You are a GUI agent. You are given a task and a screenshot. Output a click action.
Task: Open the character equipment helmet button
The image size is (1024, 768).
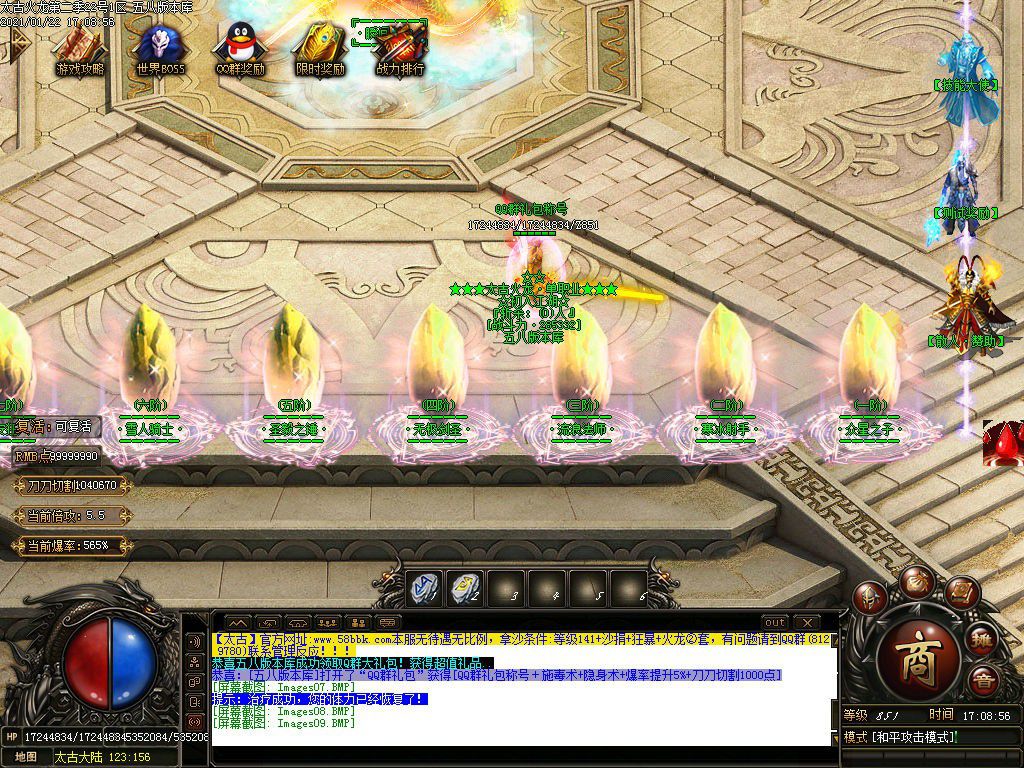[x=870, y=597]
